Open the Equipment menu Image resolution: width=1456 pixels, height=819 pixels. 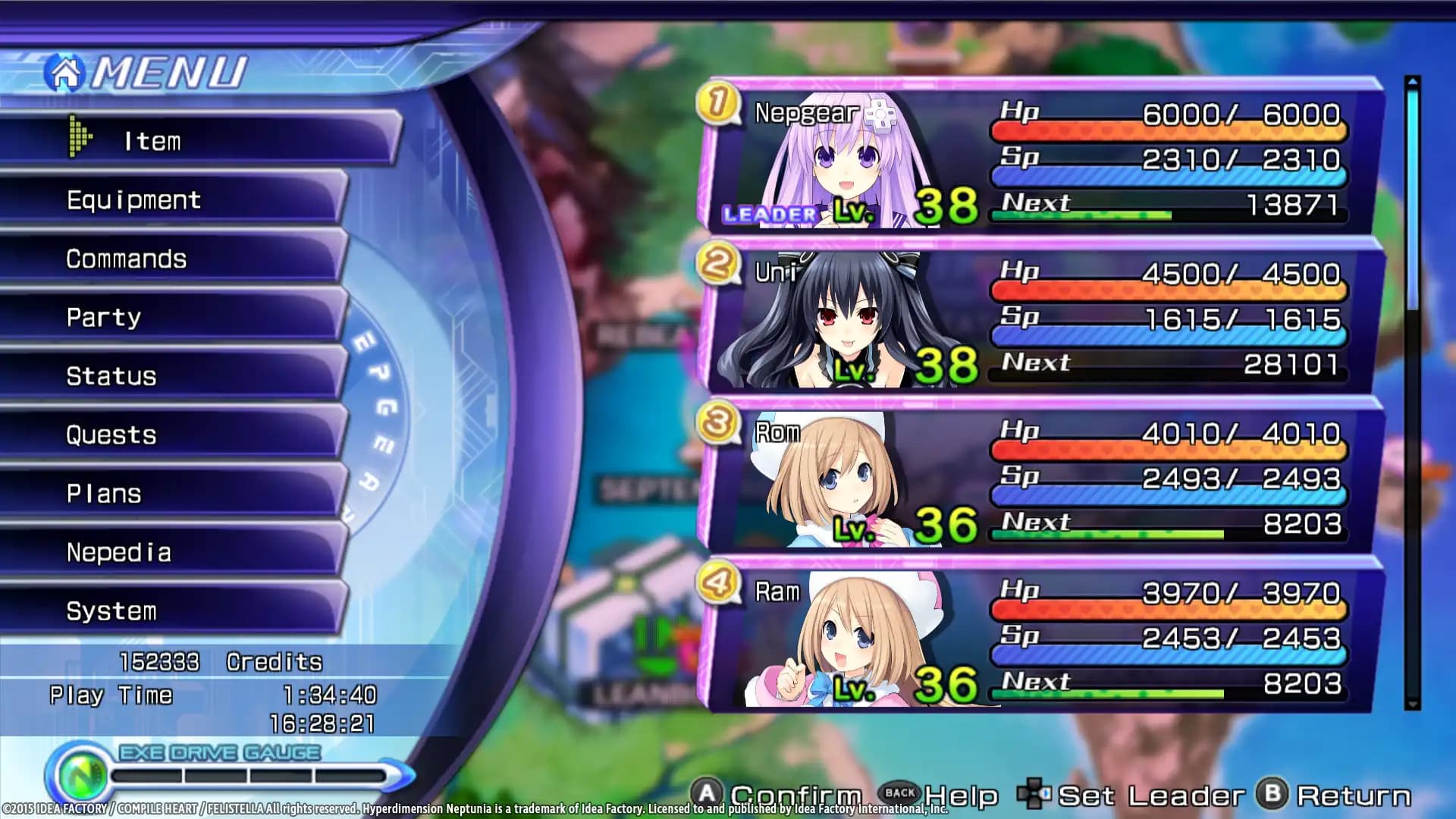tap(133, 199)
